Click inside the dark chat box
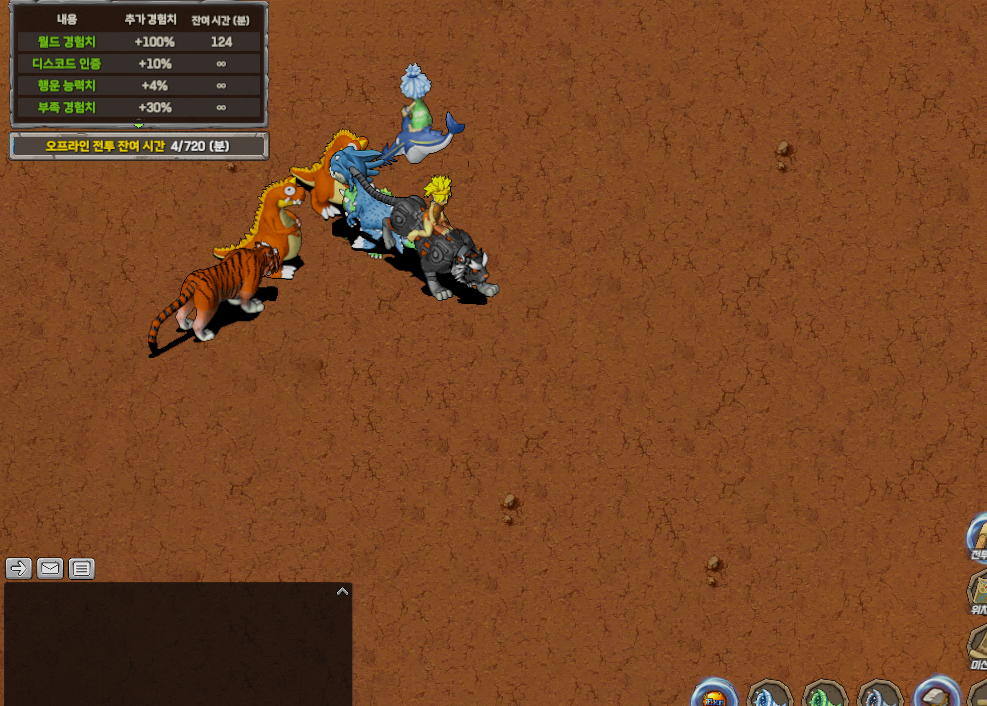Screen dimensions: 987x706 (x=178, y=645)
